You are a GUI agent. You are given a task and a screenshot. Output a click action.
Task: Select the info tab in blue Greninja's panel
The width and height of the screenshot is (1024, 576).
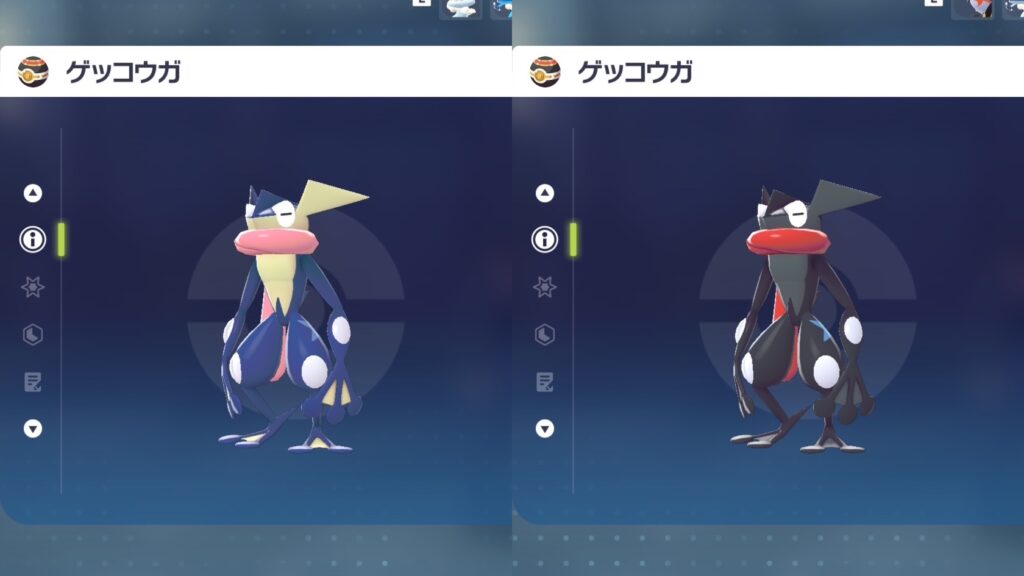tap(33, 239)
